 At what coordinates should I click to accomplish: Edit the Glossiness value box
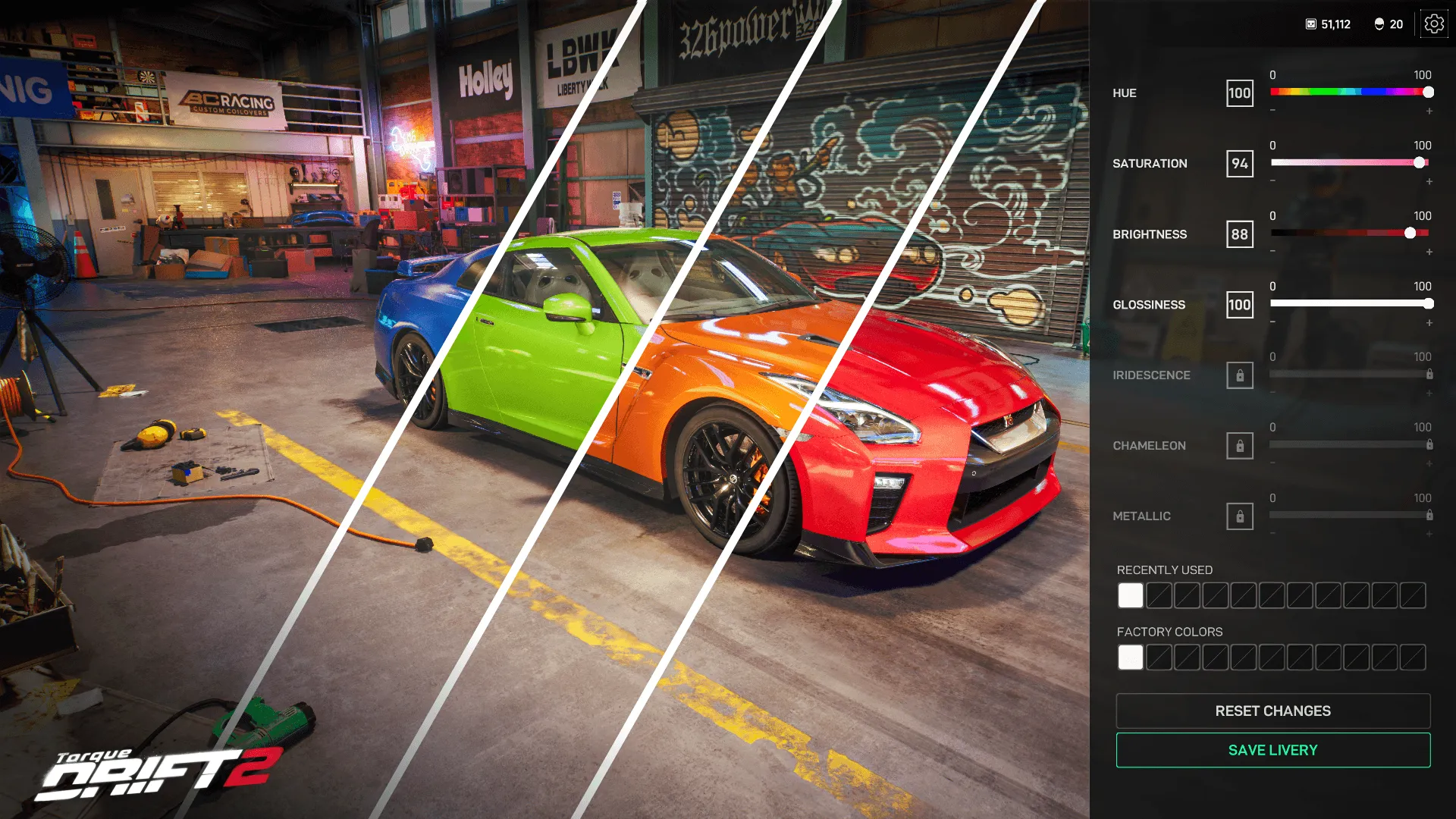tap(1240, 305)
